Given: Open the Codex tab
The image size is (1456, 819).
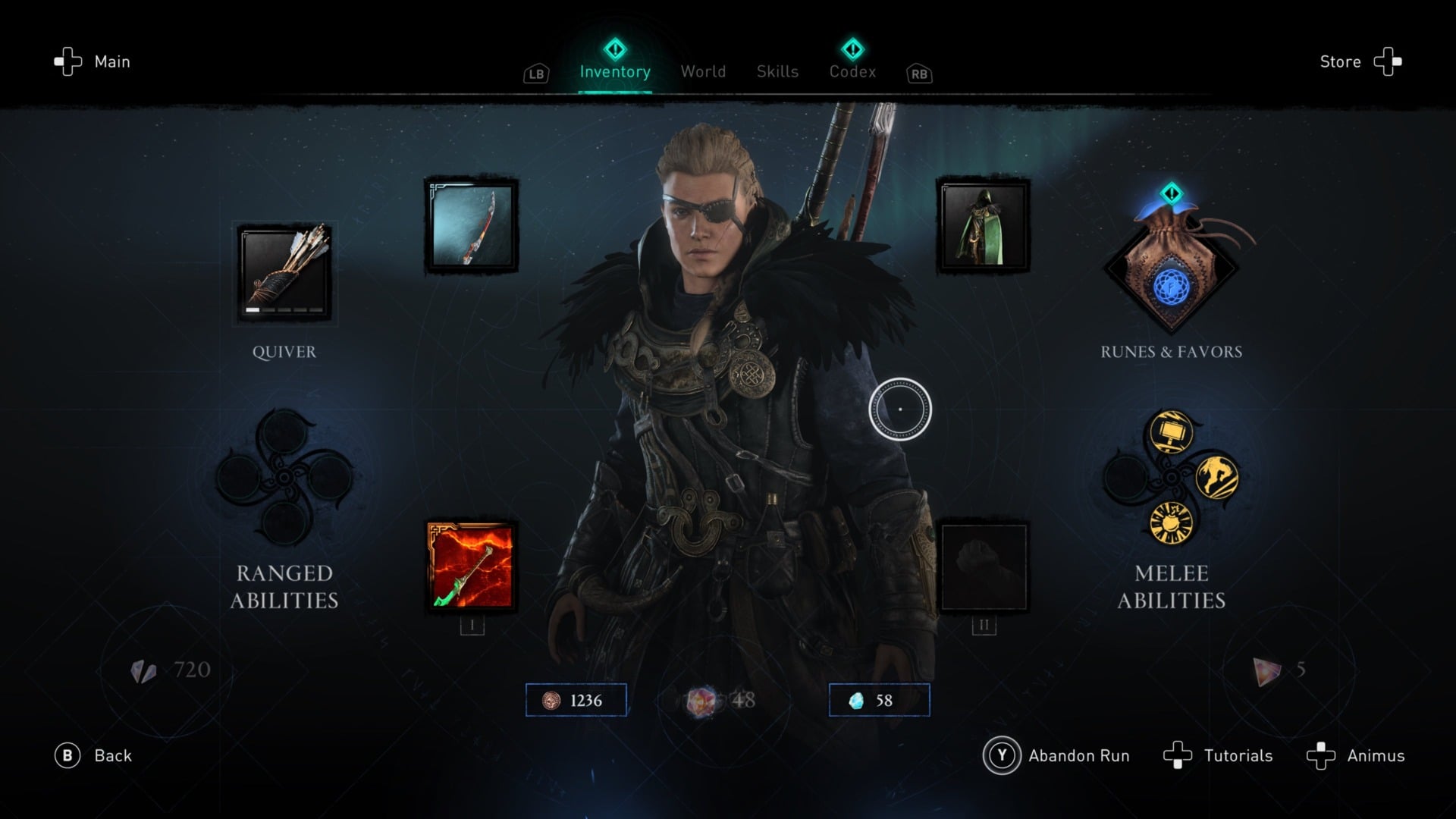Looking at the screenshot, I should click(x=853, y=72).
